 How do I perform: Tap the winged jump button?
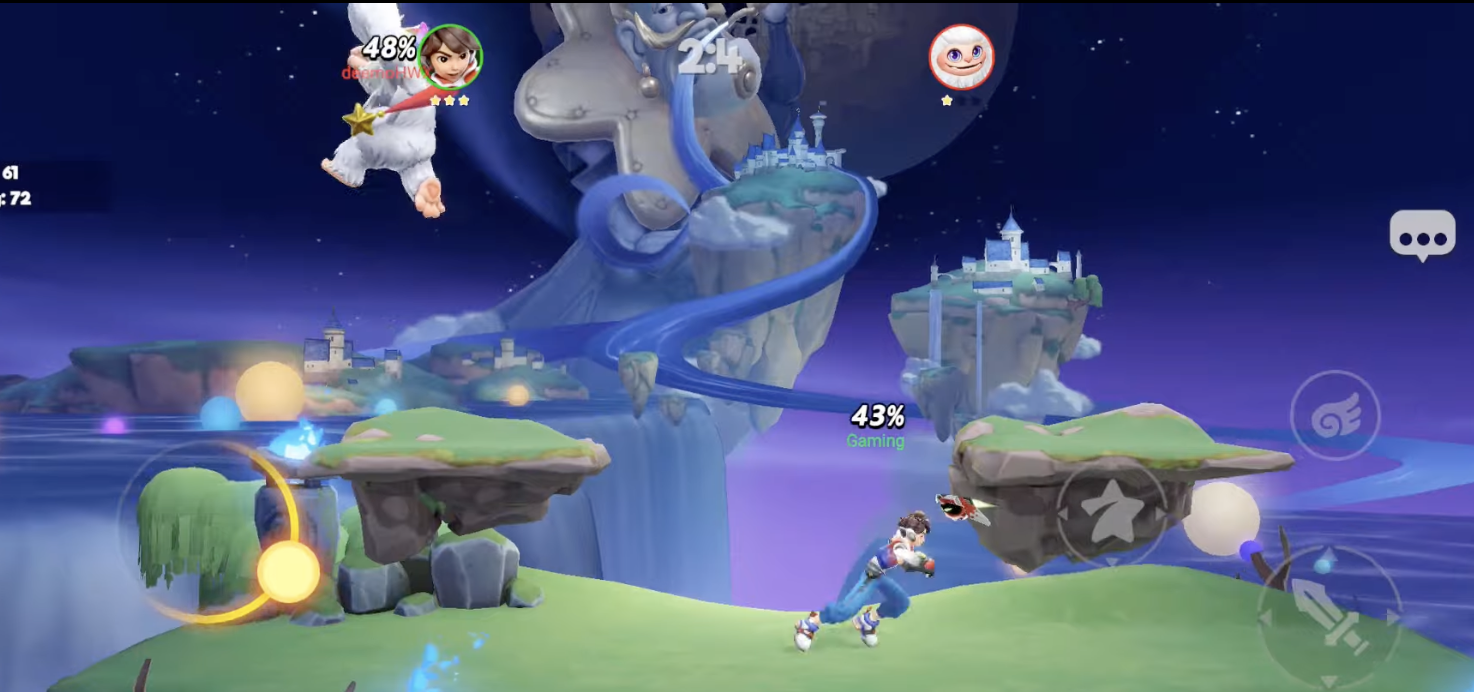[1335, 417]
